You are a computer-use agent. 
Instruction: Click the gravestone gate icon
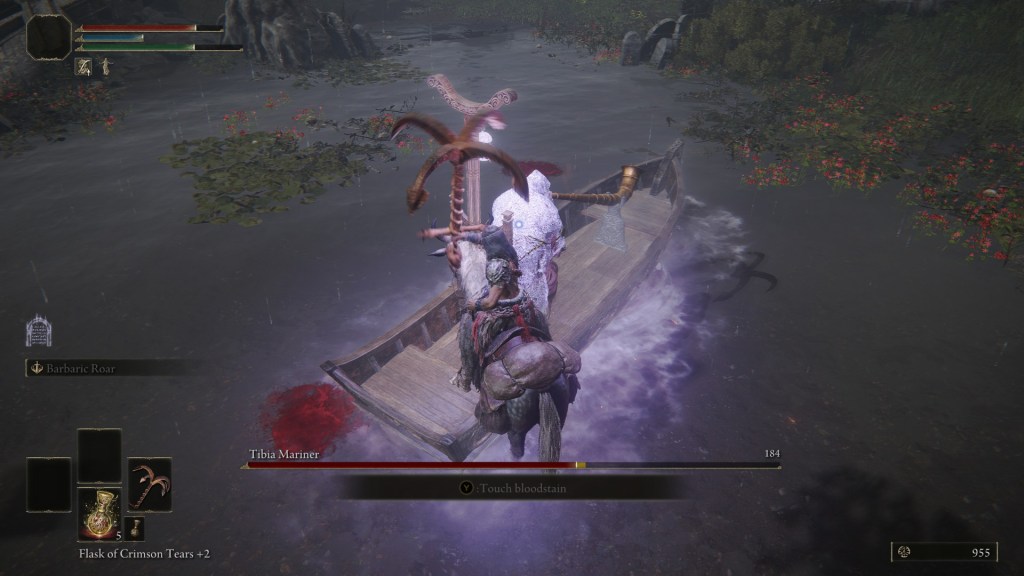tap(38, 331)
